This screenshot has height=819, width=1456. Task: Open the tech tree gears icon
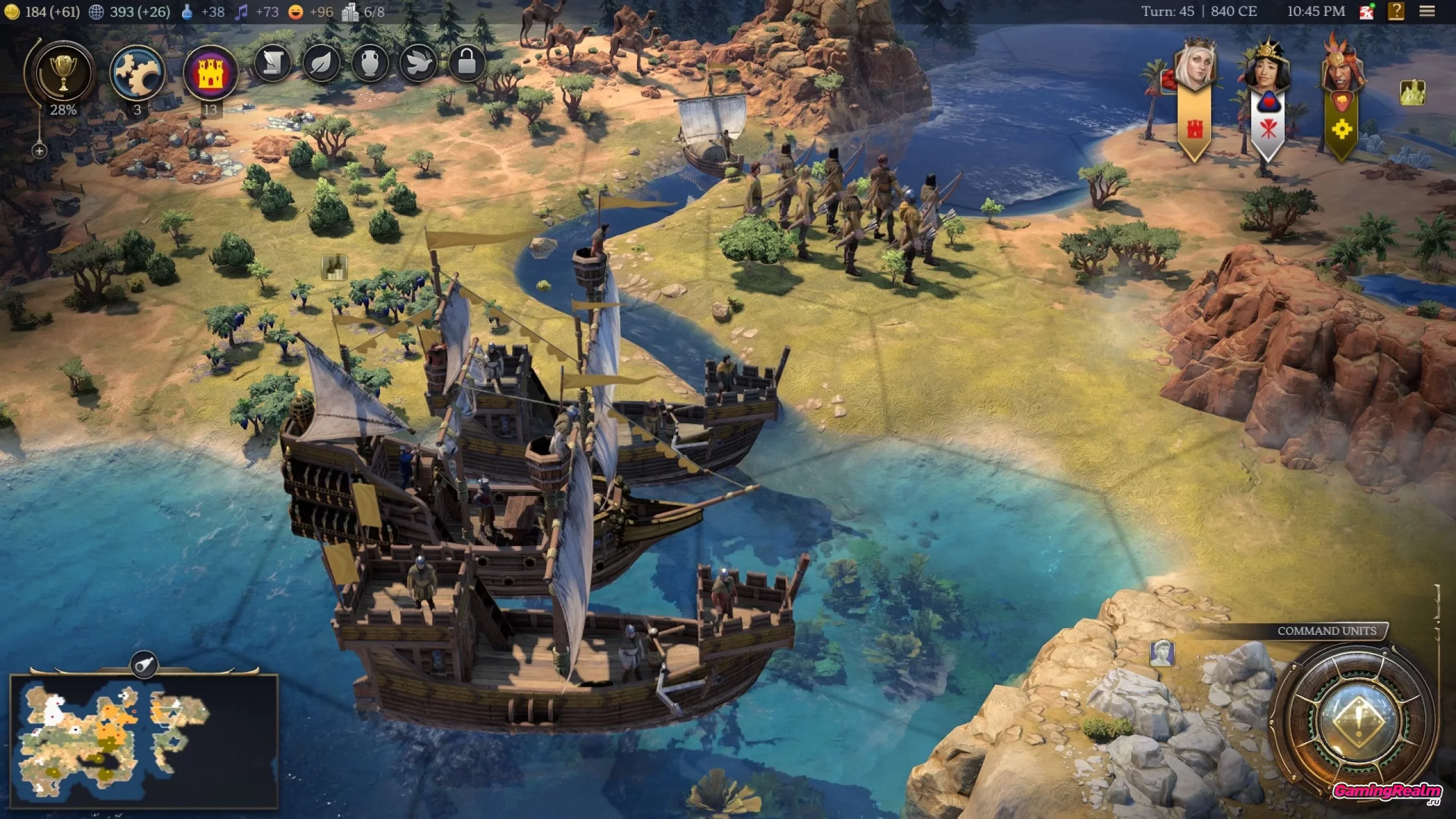(x=137, y=73)
